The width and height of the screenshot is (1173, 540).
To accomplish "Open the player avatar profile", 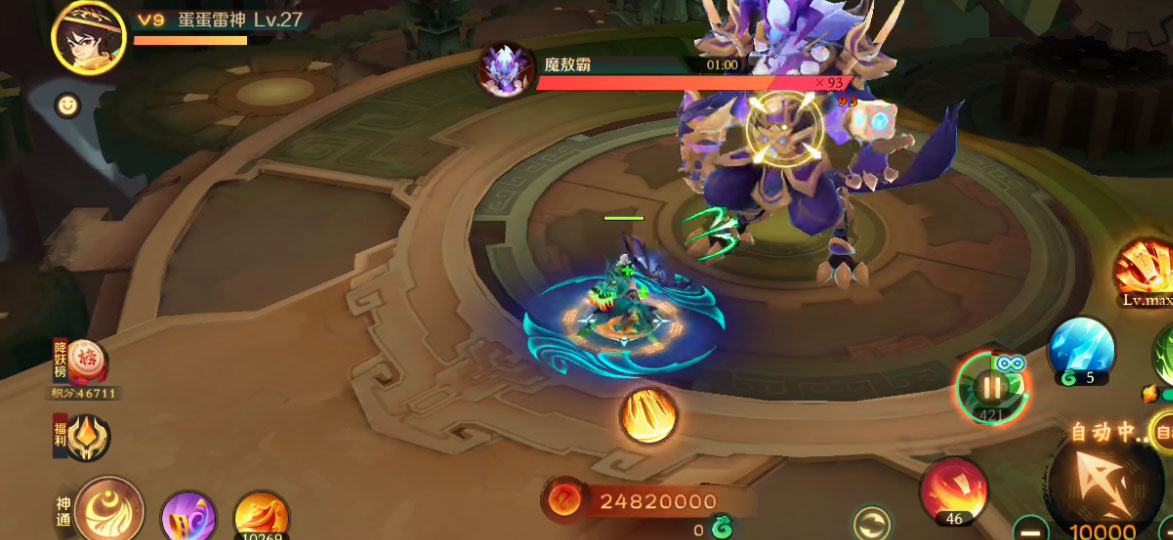I will (x=88, y=37).
